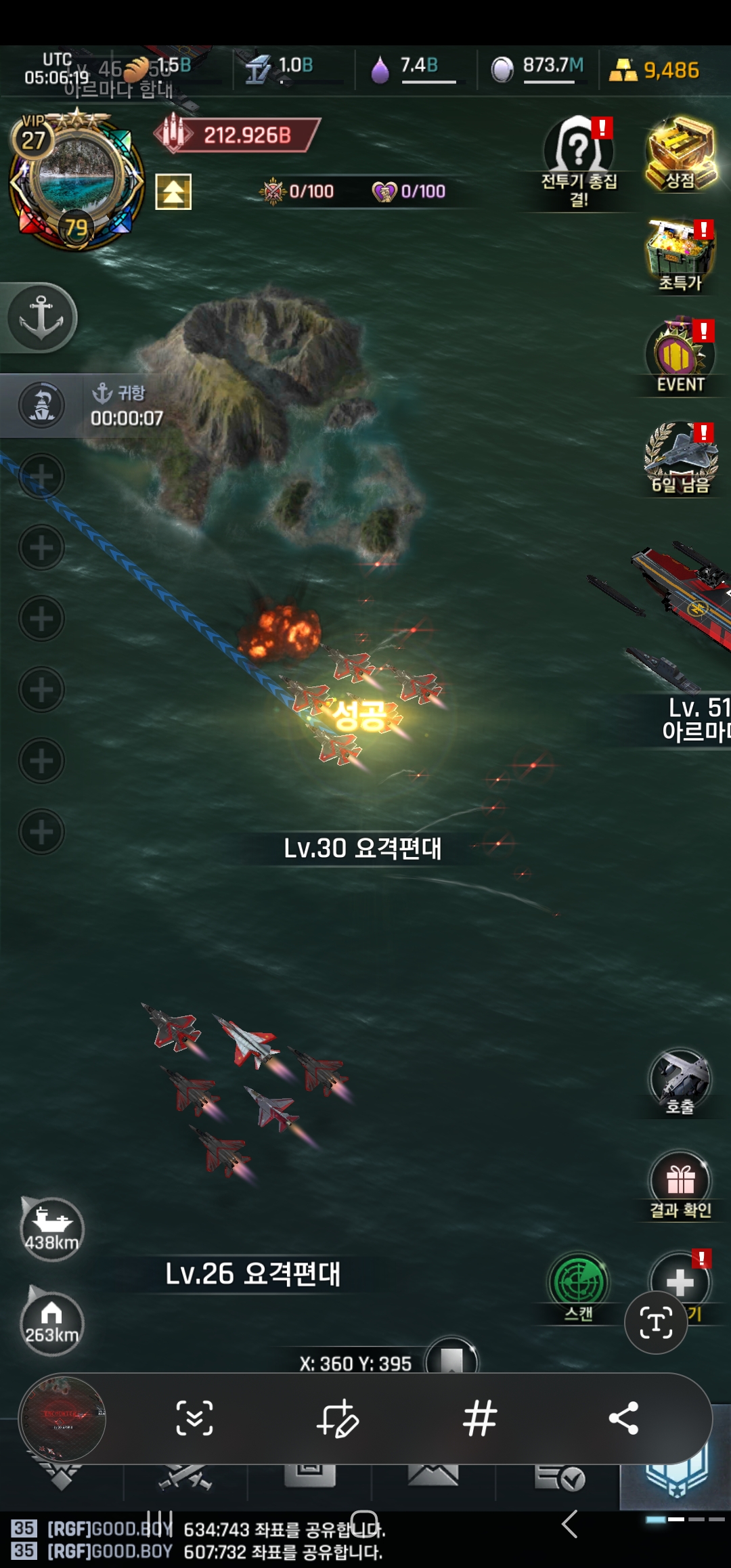Jump to the ship 438km away
This screenshot has width=731, height=1568.
[x=51, y=1229]
